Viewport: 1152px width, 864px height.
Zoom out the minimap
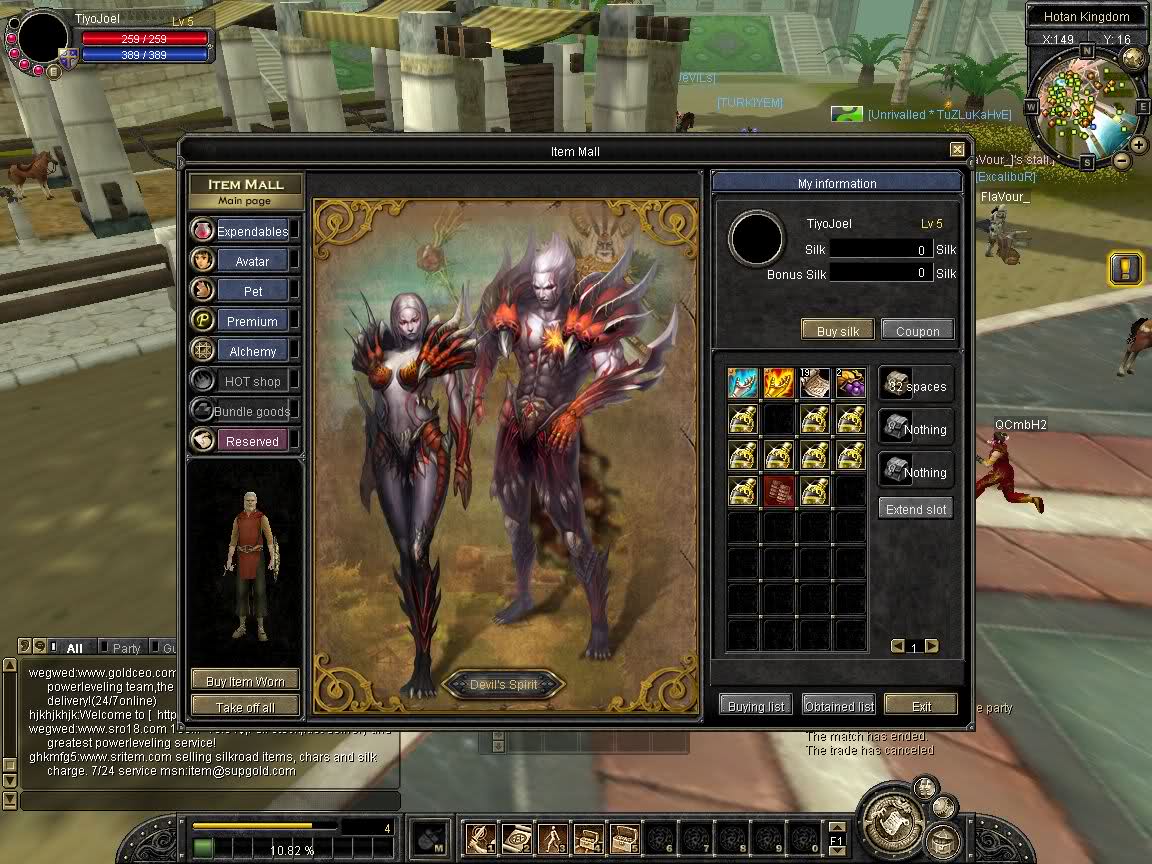point(1122,160)
